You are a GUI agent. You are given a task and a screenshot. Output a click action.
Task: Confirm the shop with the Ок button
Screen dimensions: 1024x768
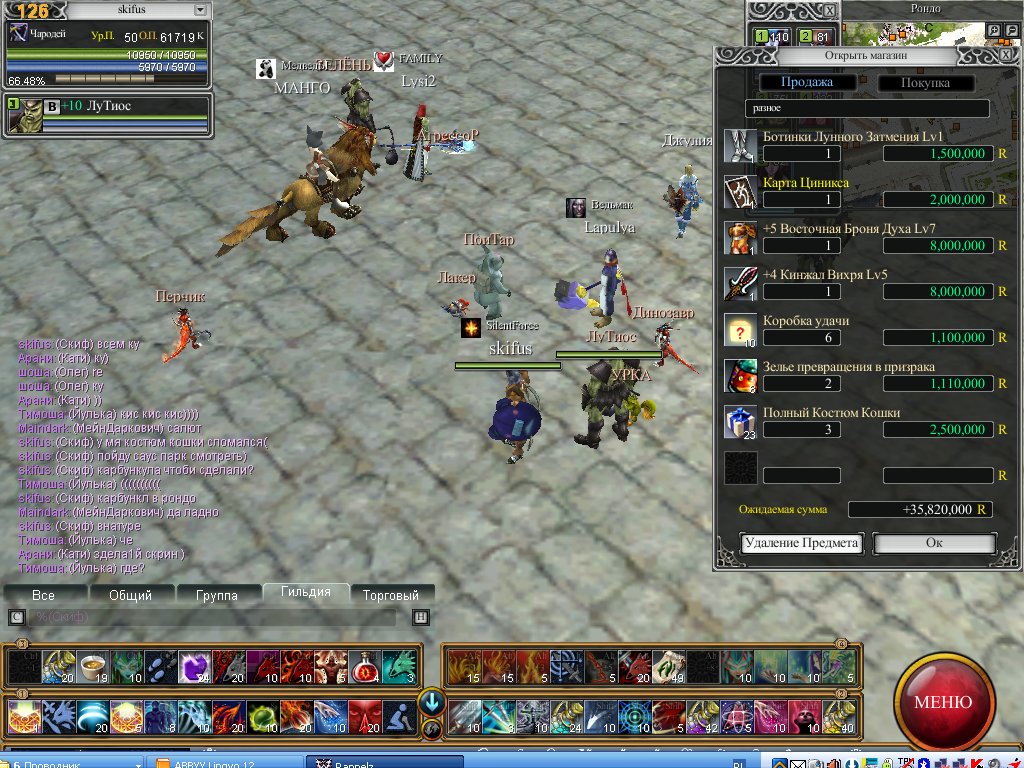(x=934, y=543)
